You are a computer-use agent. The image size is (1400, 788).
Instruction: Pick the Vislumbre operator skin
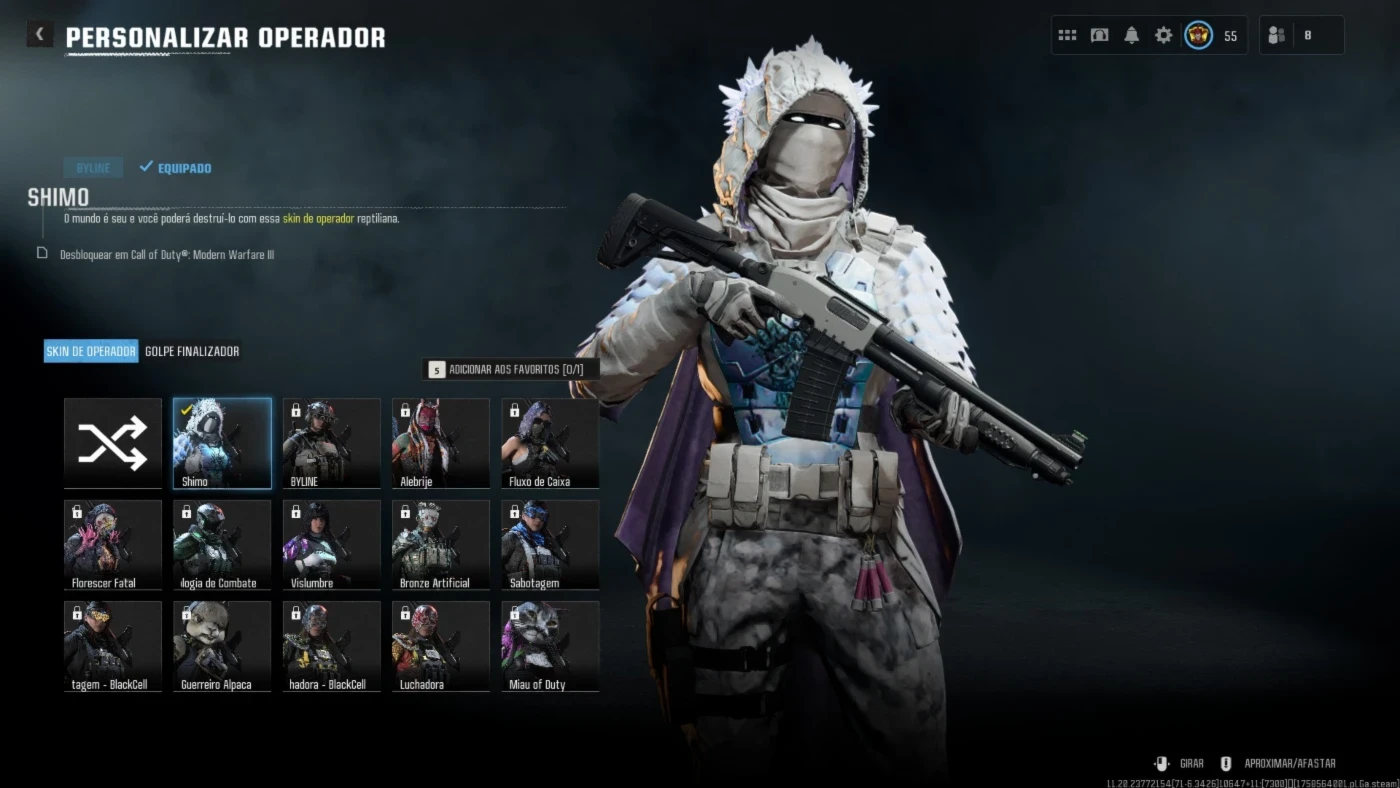point(331,545)
